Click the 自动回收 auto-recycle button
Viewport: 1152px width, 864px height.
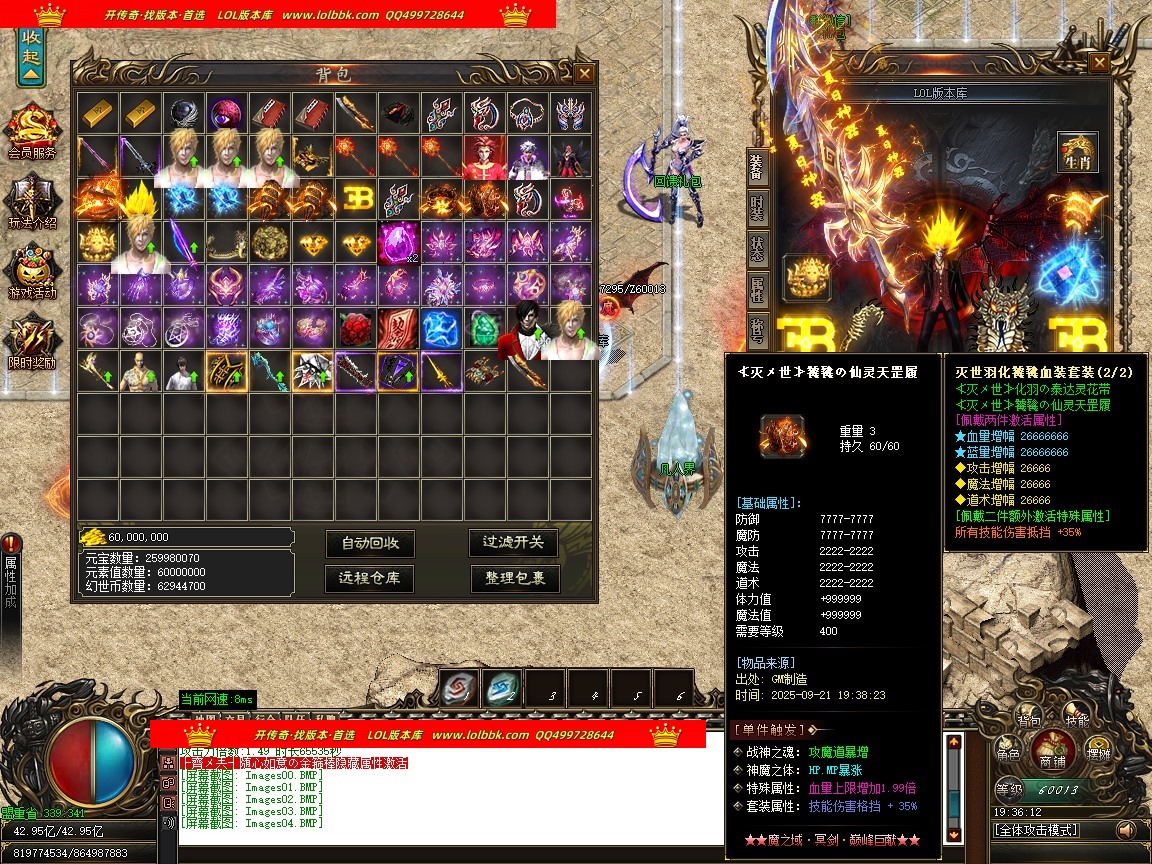coord(370,543)
